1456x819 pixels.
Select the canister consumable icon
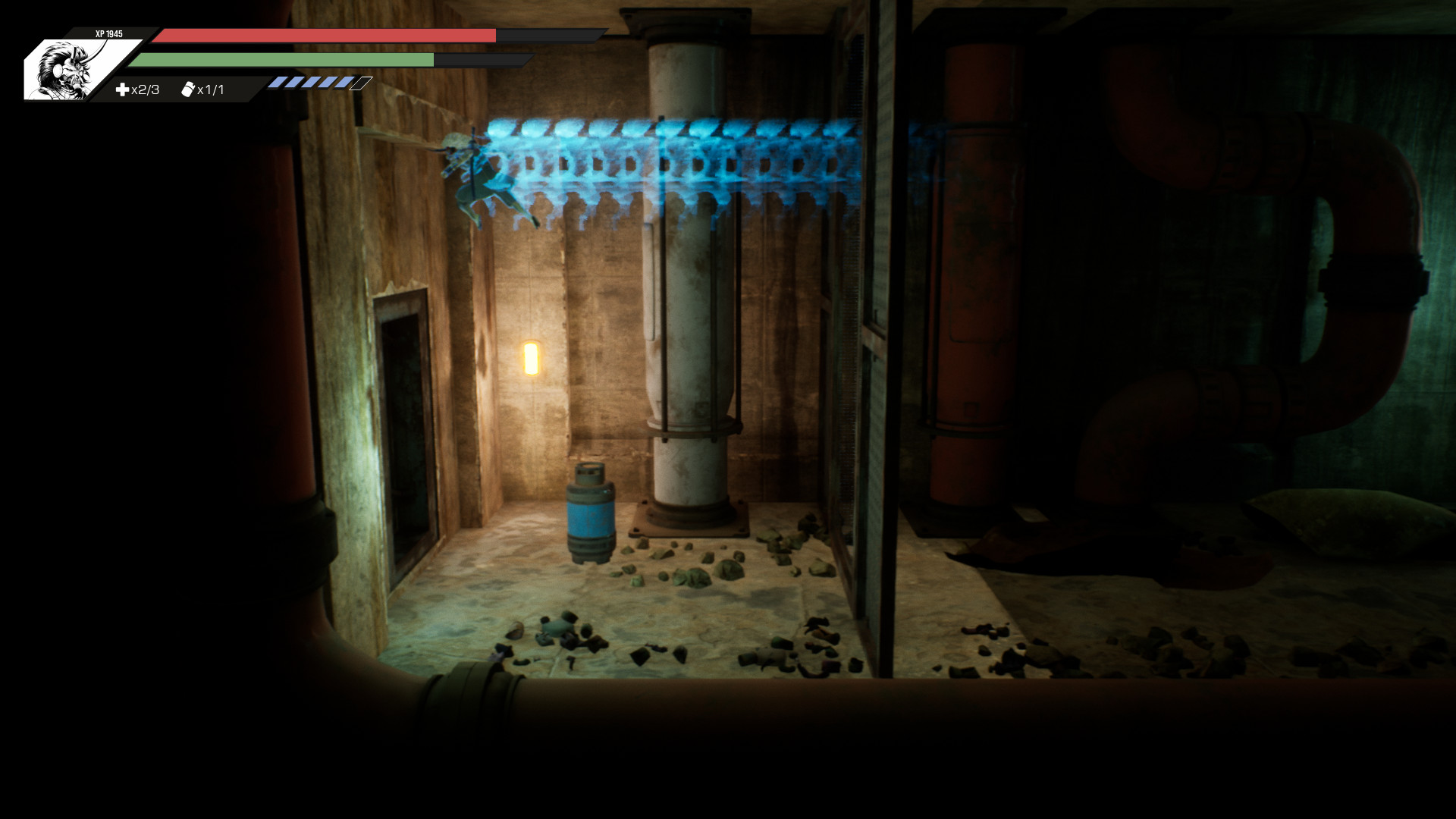pyautogui.click(x=188, y=89)
